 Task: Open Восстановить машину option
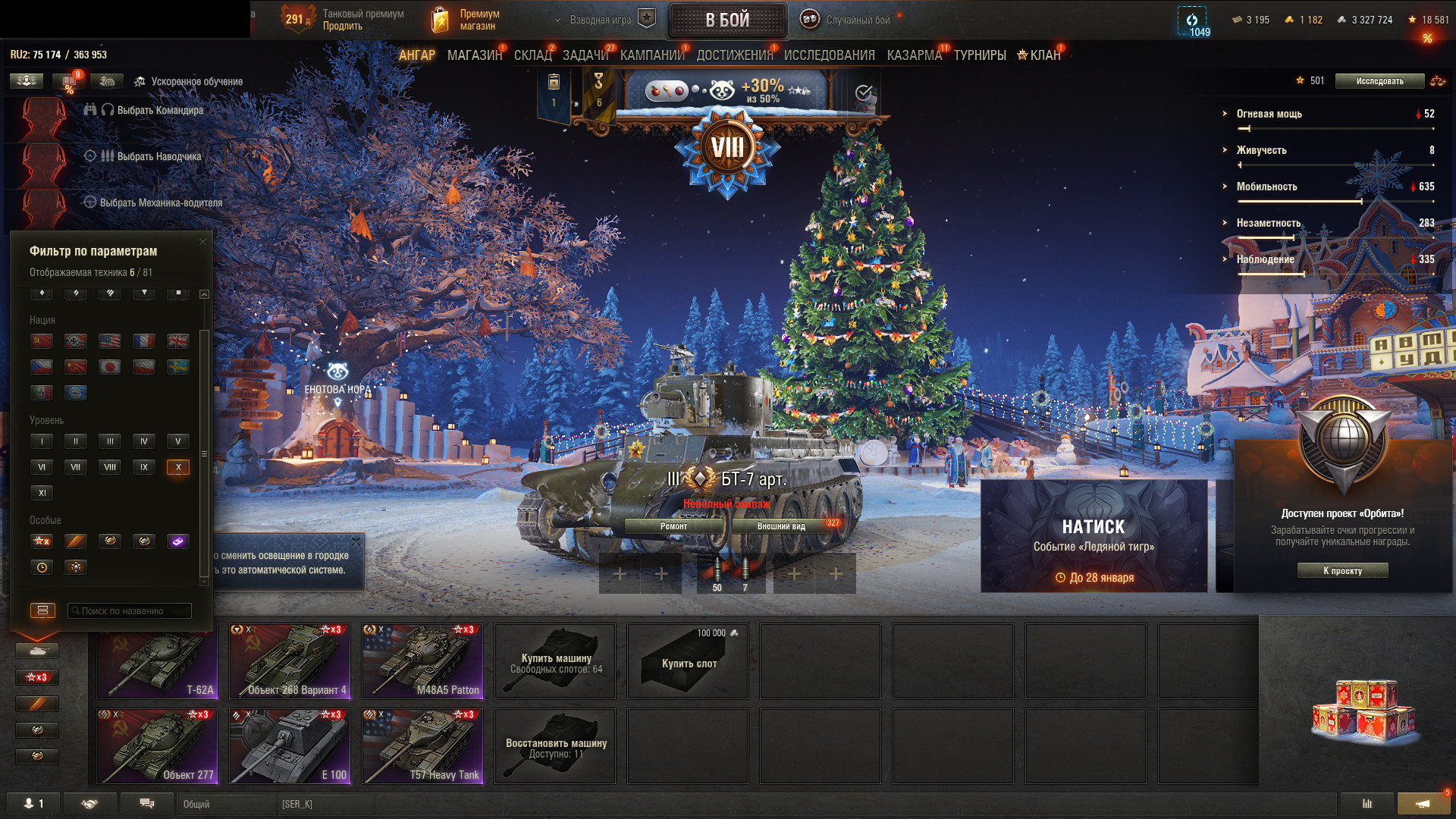point(555,746)
